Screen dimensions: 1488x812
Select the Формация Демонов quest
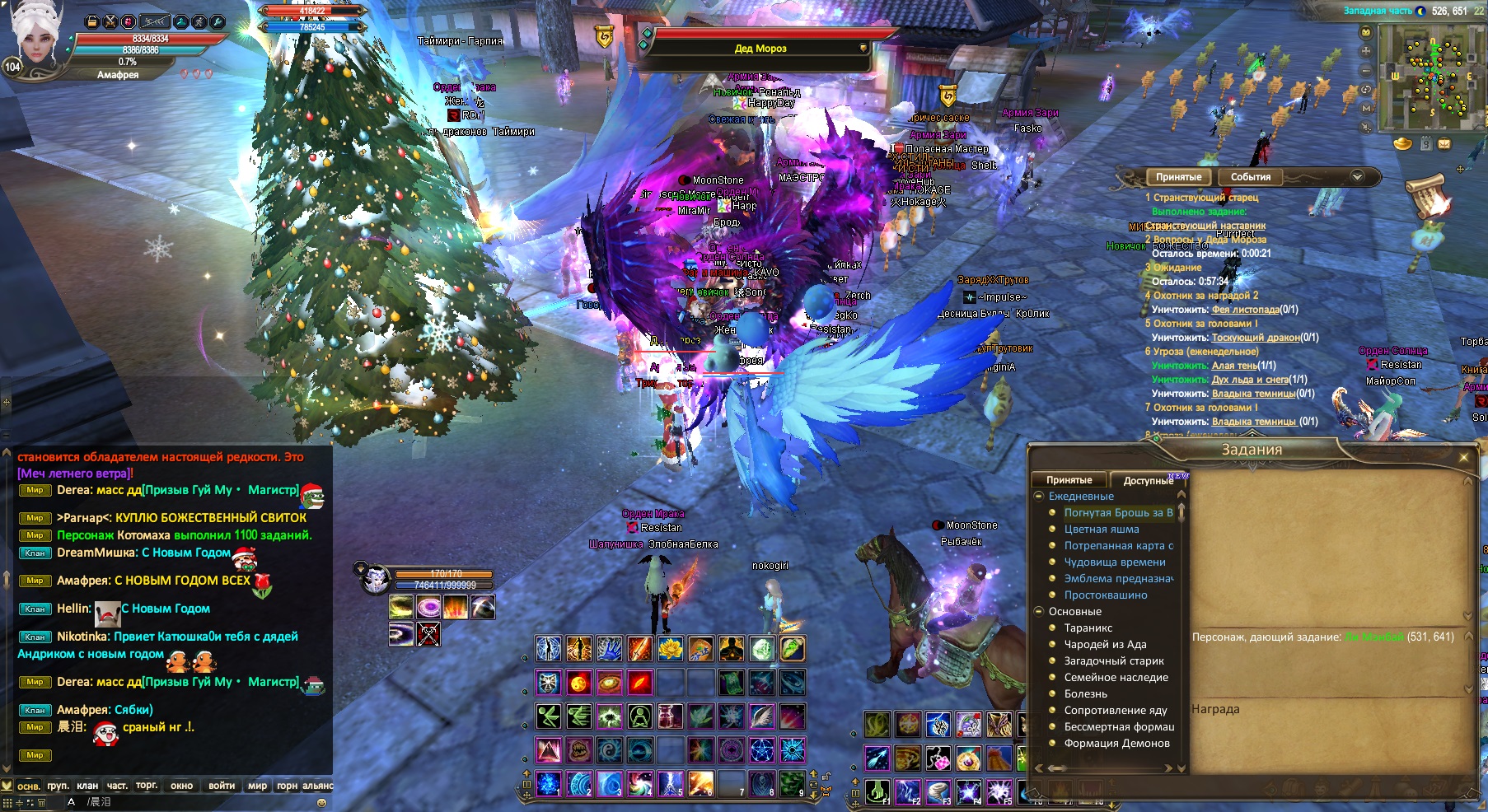[1116, 744]
